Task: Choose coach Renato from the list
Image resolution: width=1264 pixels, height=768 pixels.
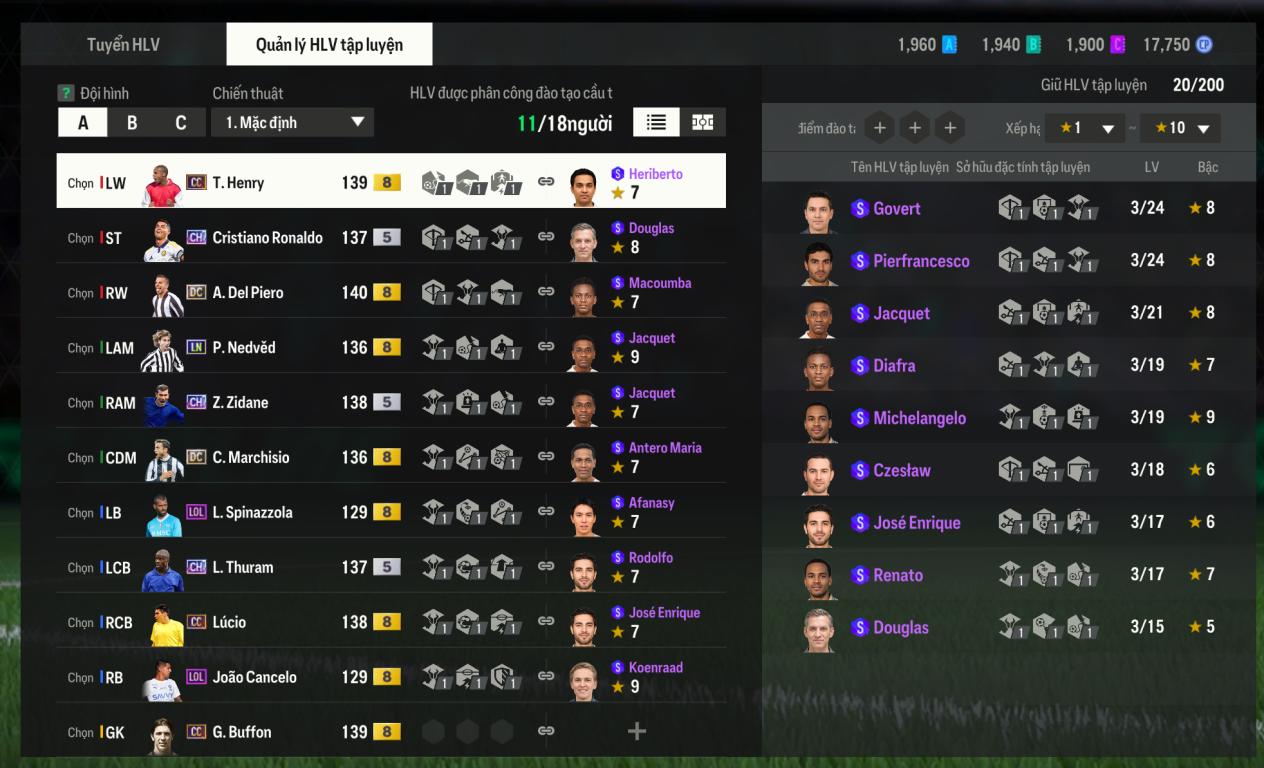Action: click(x=897, y=575)
